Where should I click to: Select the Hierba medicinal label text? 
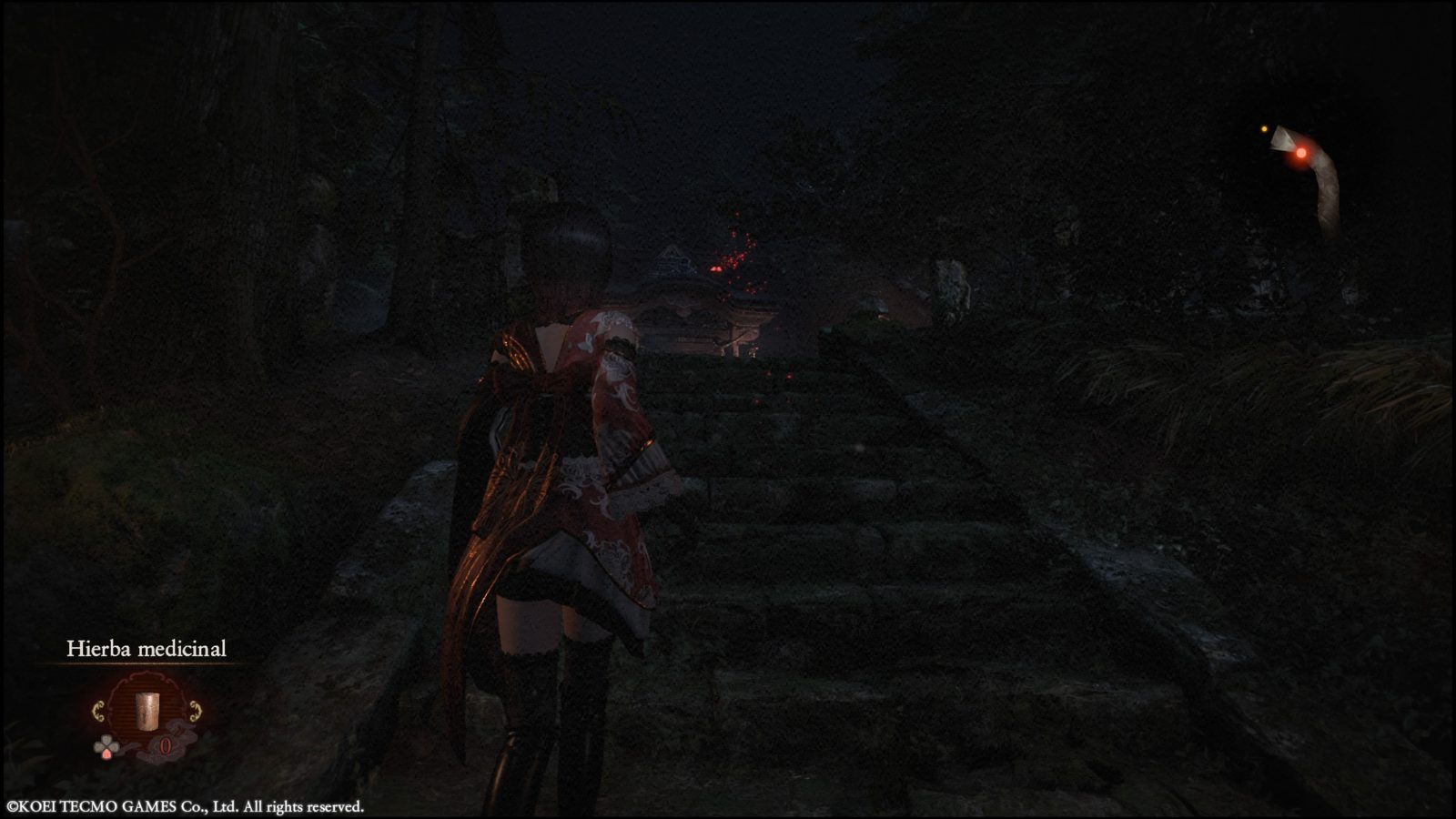(x=147, y=648)
